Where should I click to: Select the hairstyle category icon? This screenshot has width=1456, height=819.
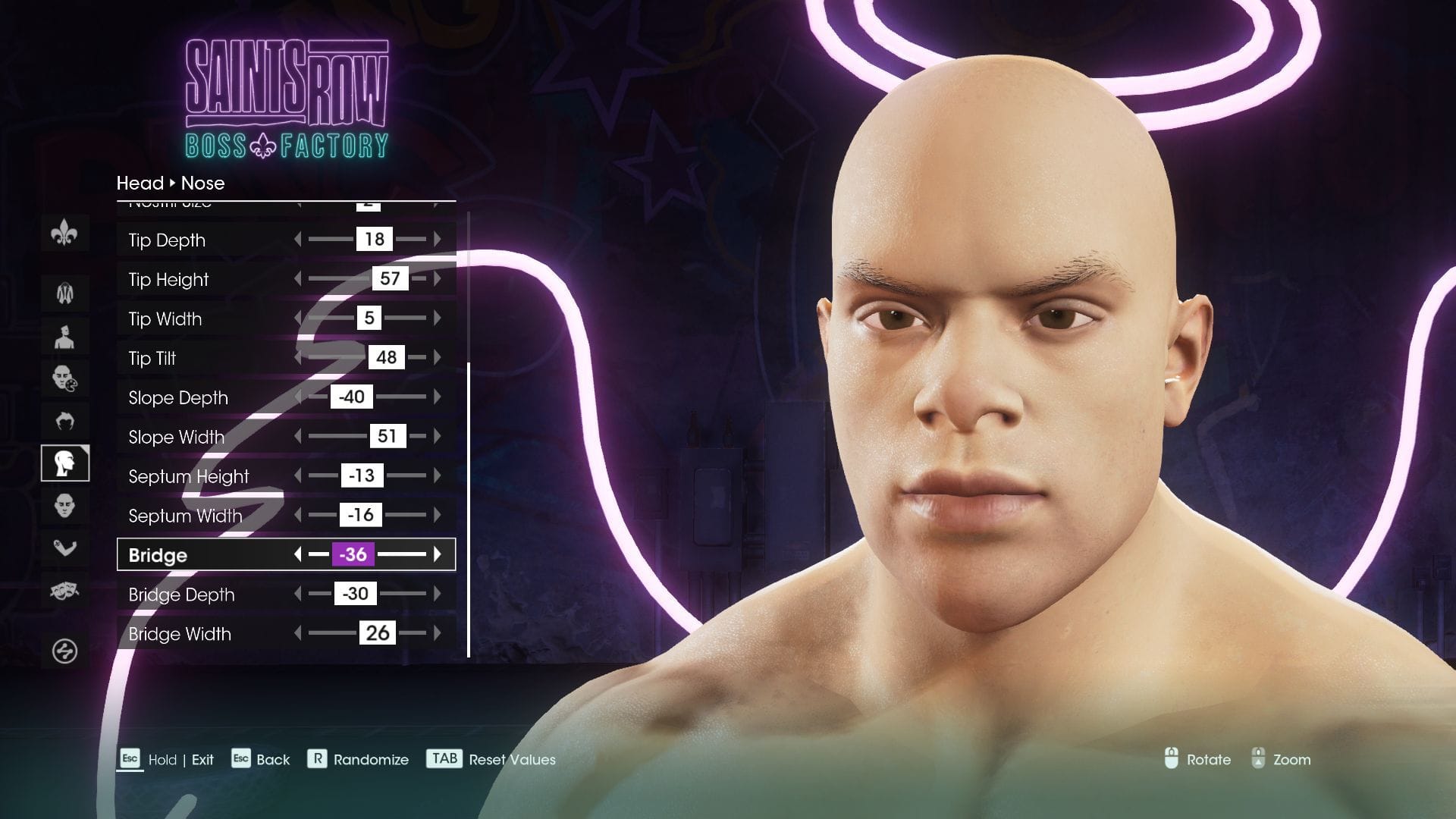[65, 419]
